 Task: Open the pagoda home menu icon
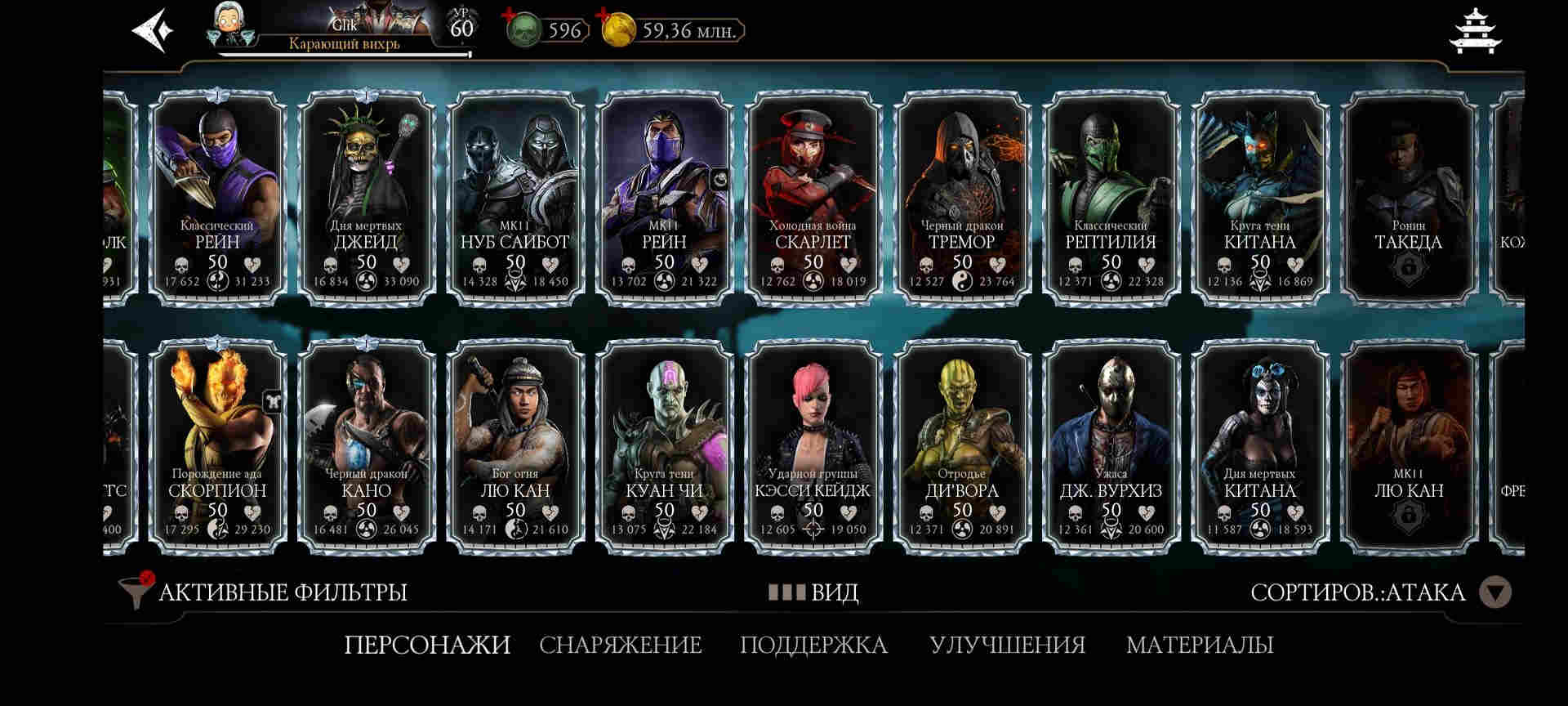pyautogui.click(x=1475, y=31)
